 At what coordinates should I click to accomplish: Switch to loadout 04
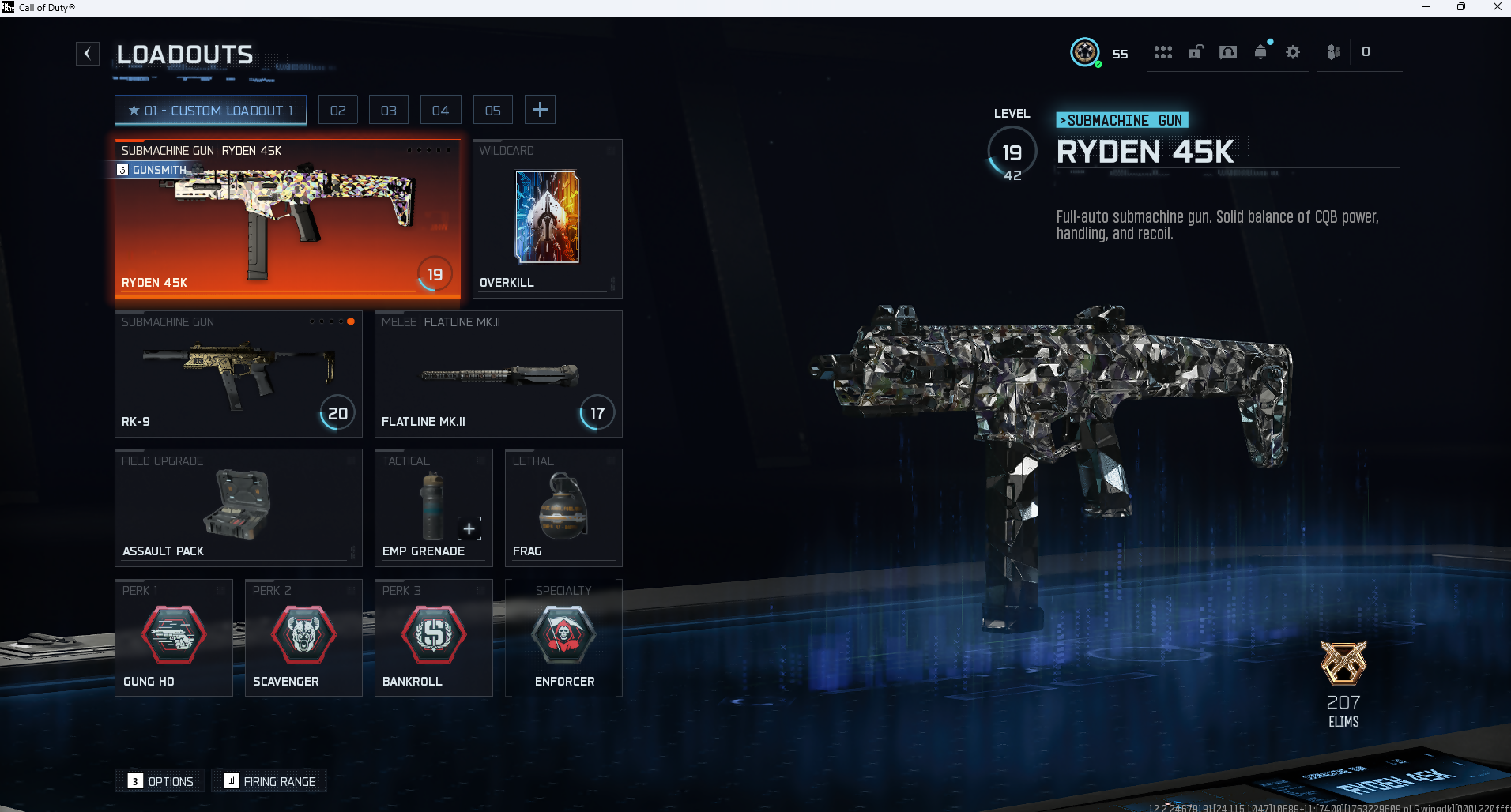click(440, 111)
